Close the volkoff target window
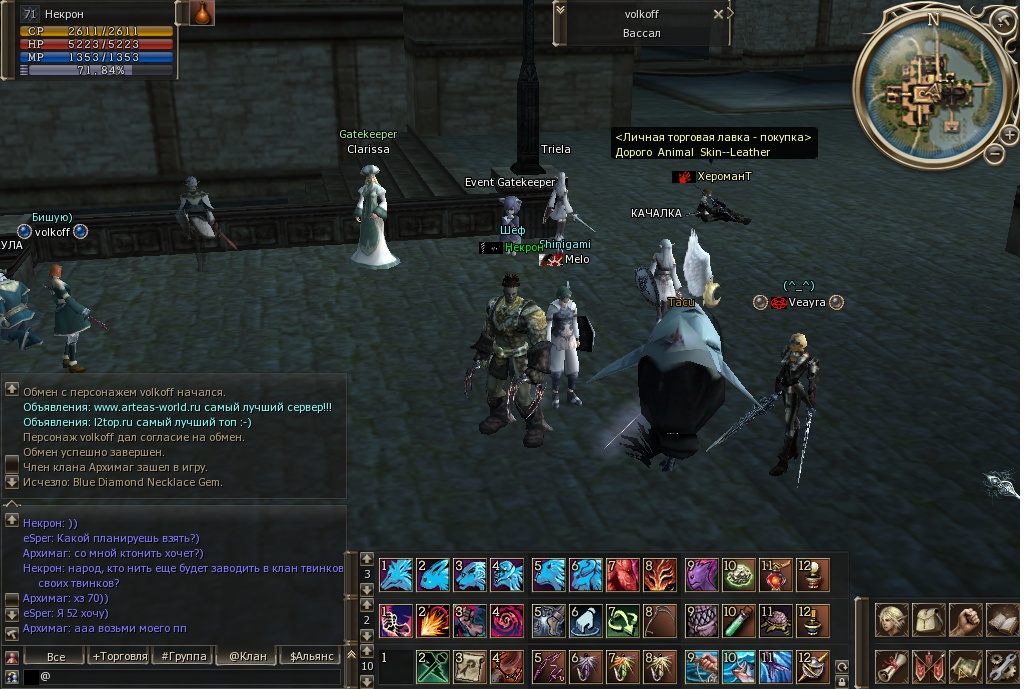1024x689 pixels. pos(717,15)
